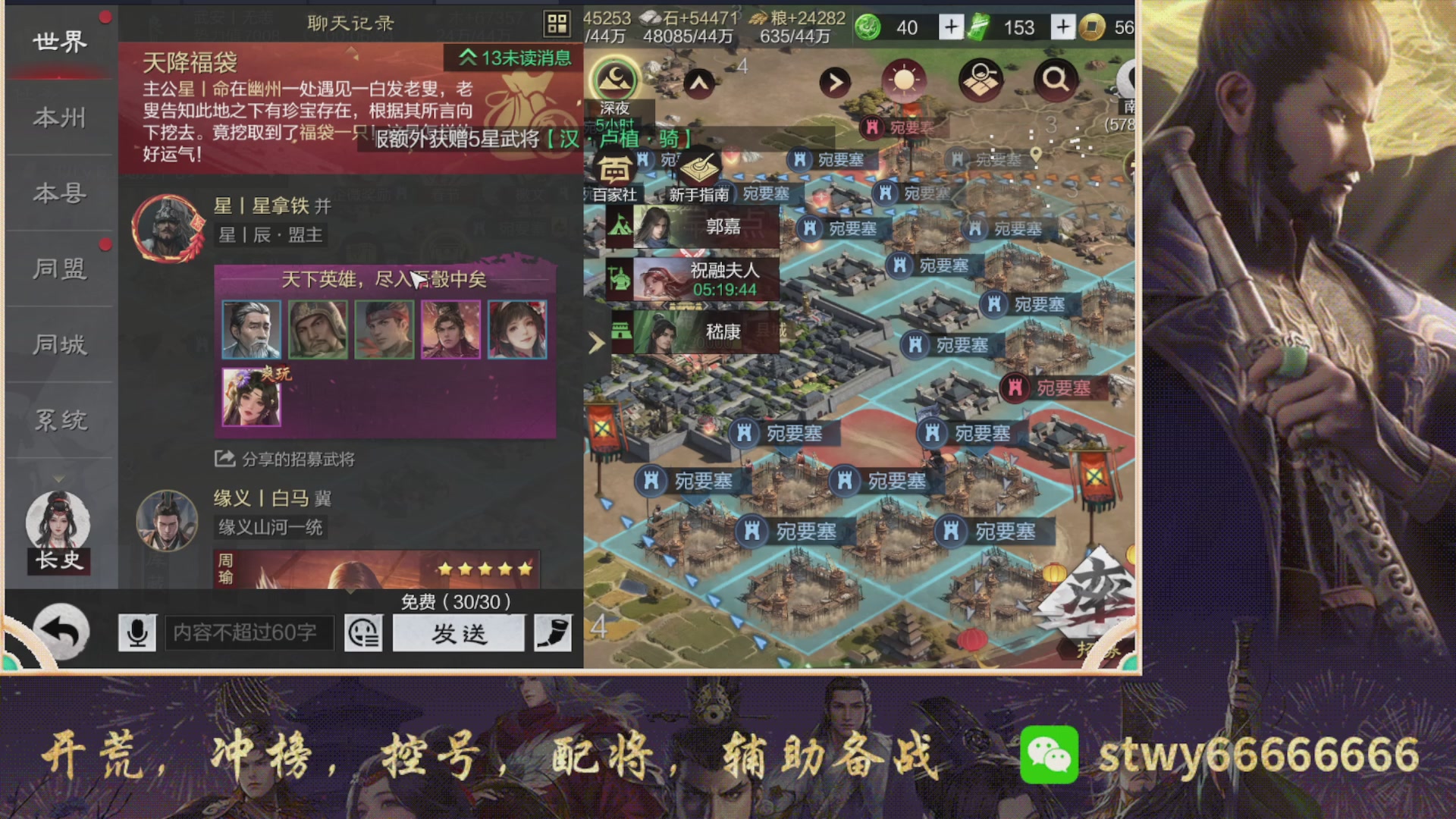
Task: Open the emoji picker in the chat bar
Action: click(x=363, y=632)
